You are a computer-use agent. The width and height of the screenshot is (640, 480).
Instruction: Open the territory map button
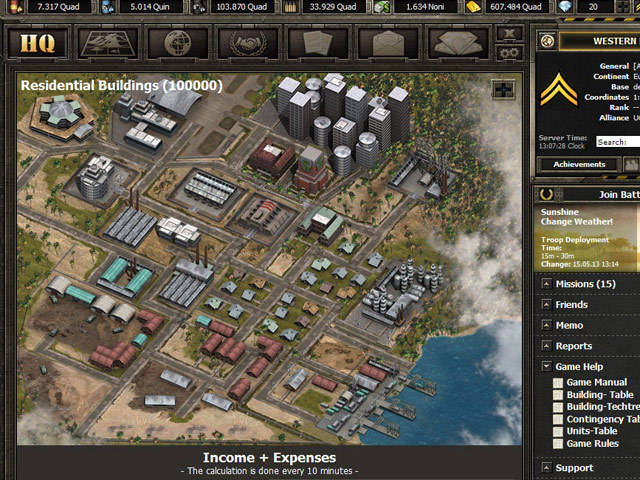click(107, 43)
